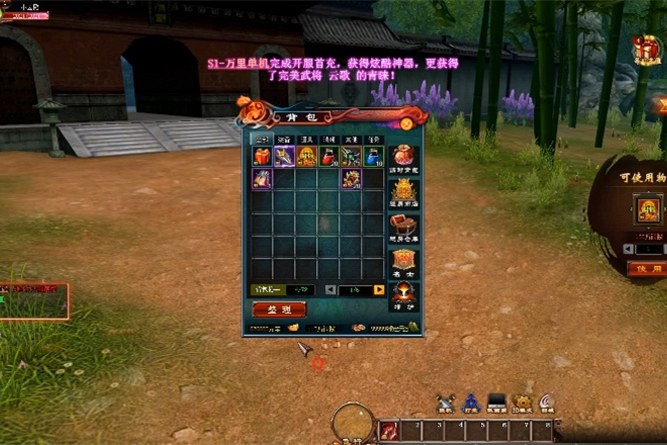Open the gear settings icon
The height and width of the screenshot is (445, 667).
pyautogui.click(x=522, y=402)
